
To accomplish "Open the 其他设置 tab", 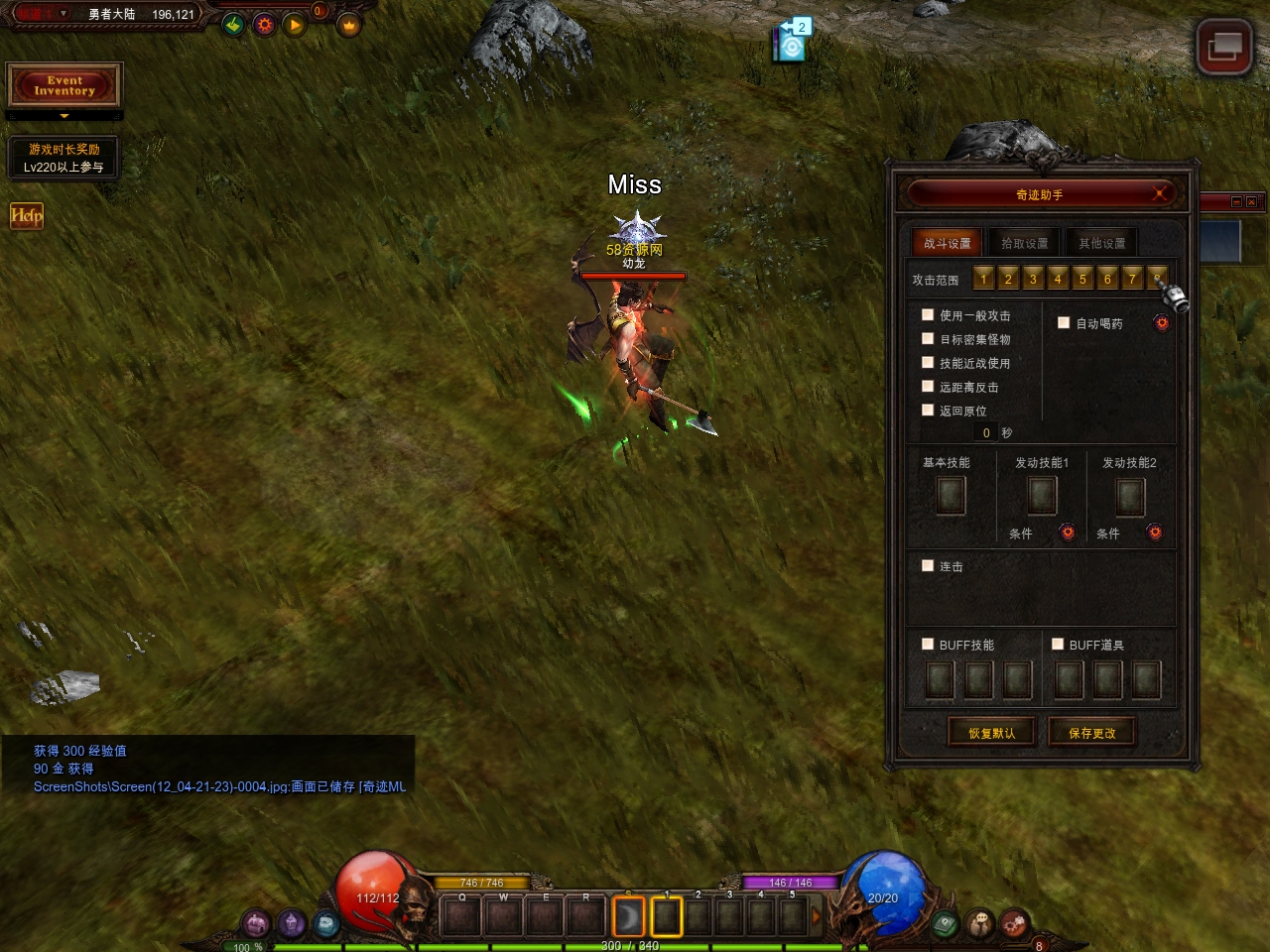I will pyautogui.click(x=1101, y=243).
